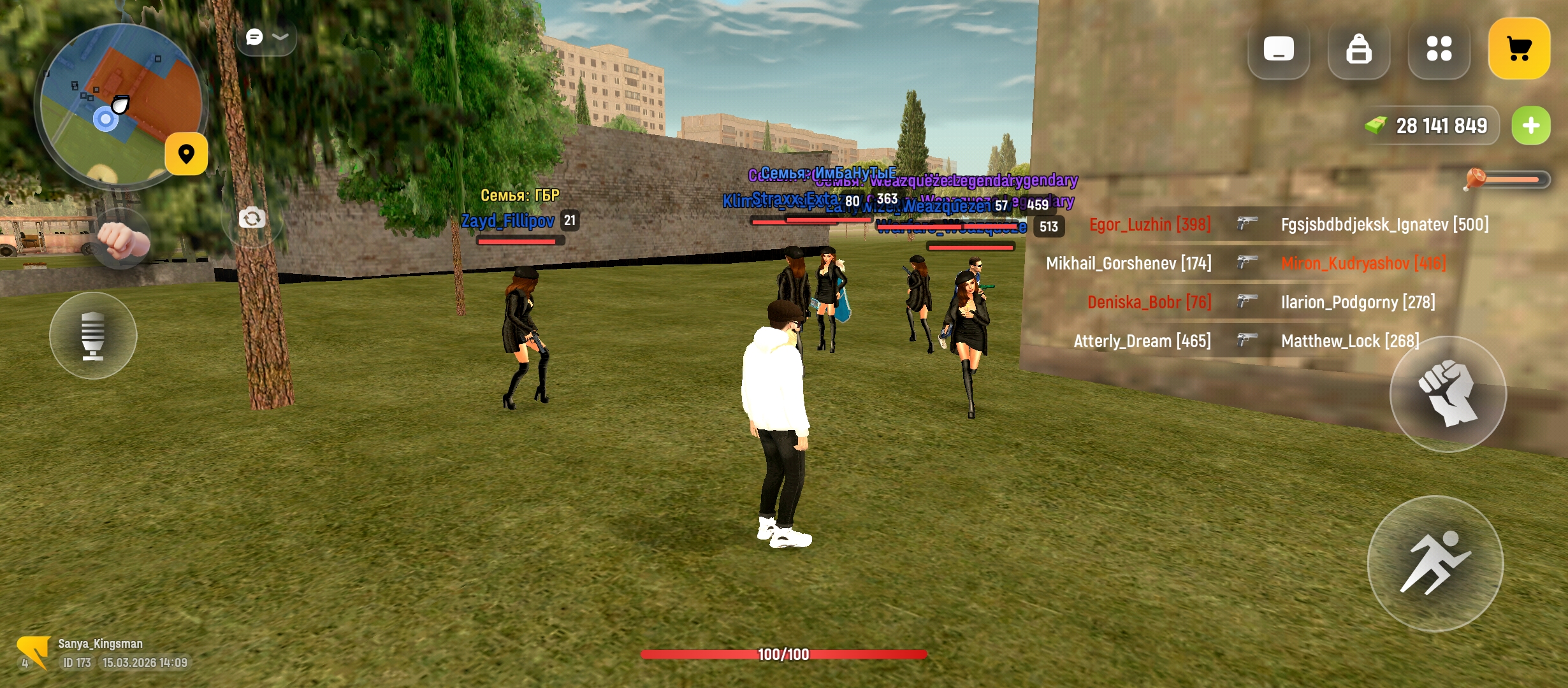Image resolution: width=1568 pixels, height=688 pixels.
Task: Expand the chat bubble dropdown
Action: 266,38
